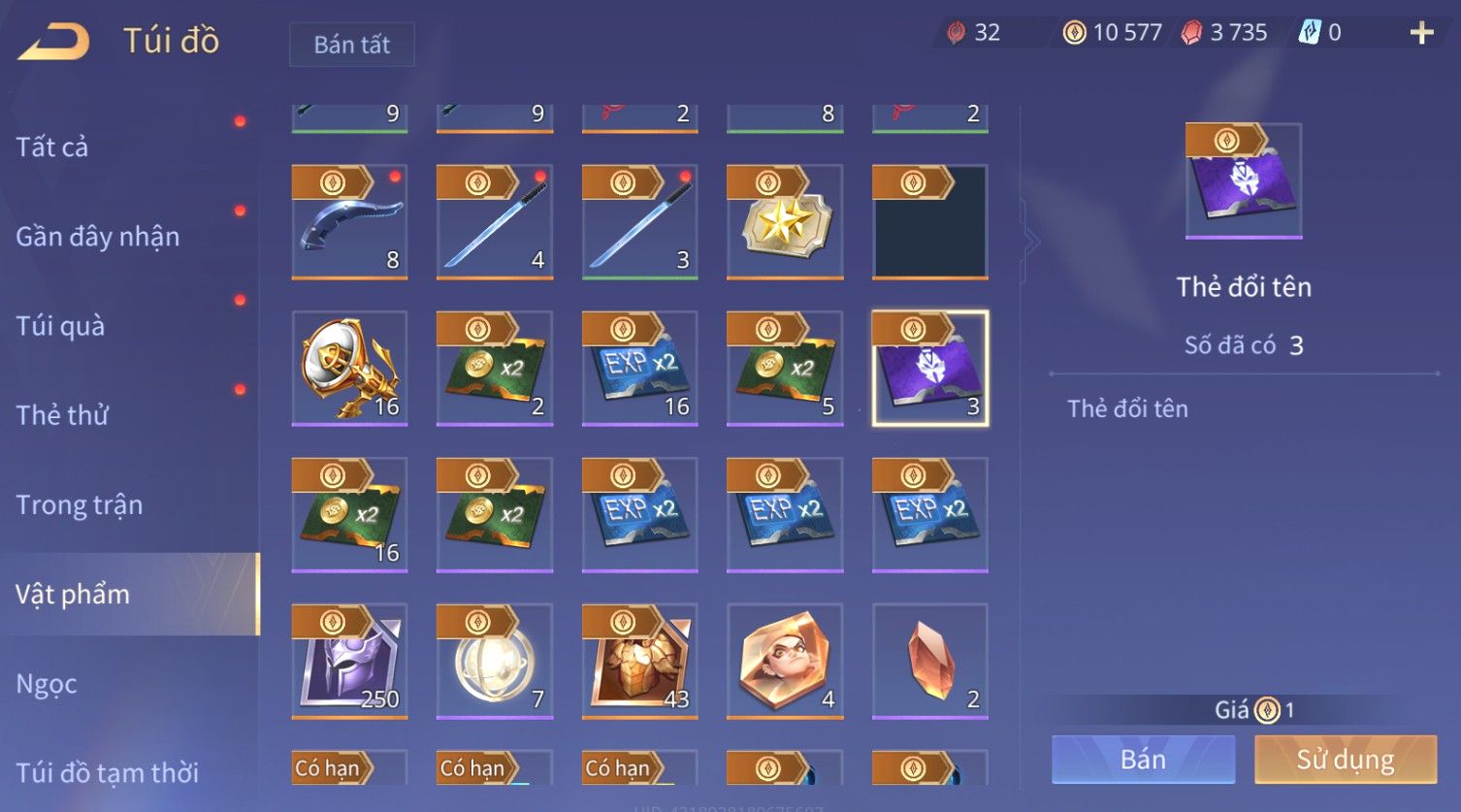Sell the item with Bán button
This screenshot has height=812, width=1461.
click(1143, 759)
